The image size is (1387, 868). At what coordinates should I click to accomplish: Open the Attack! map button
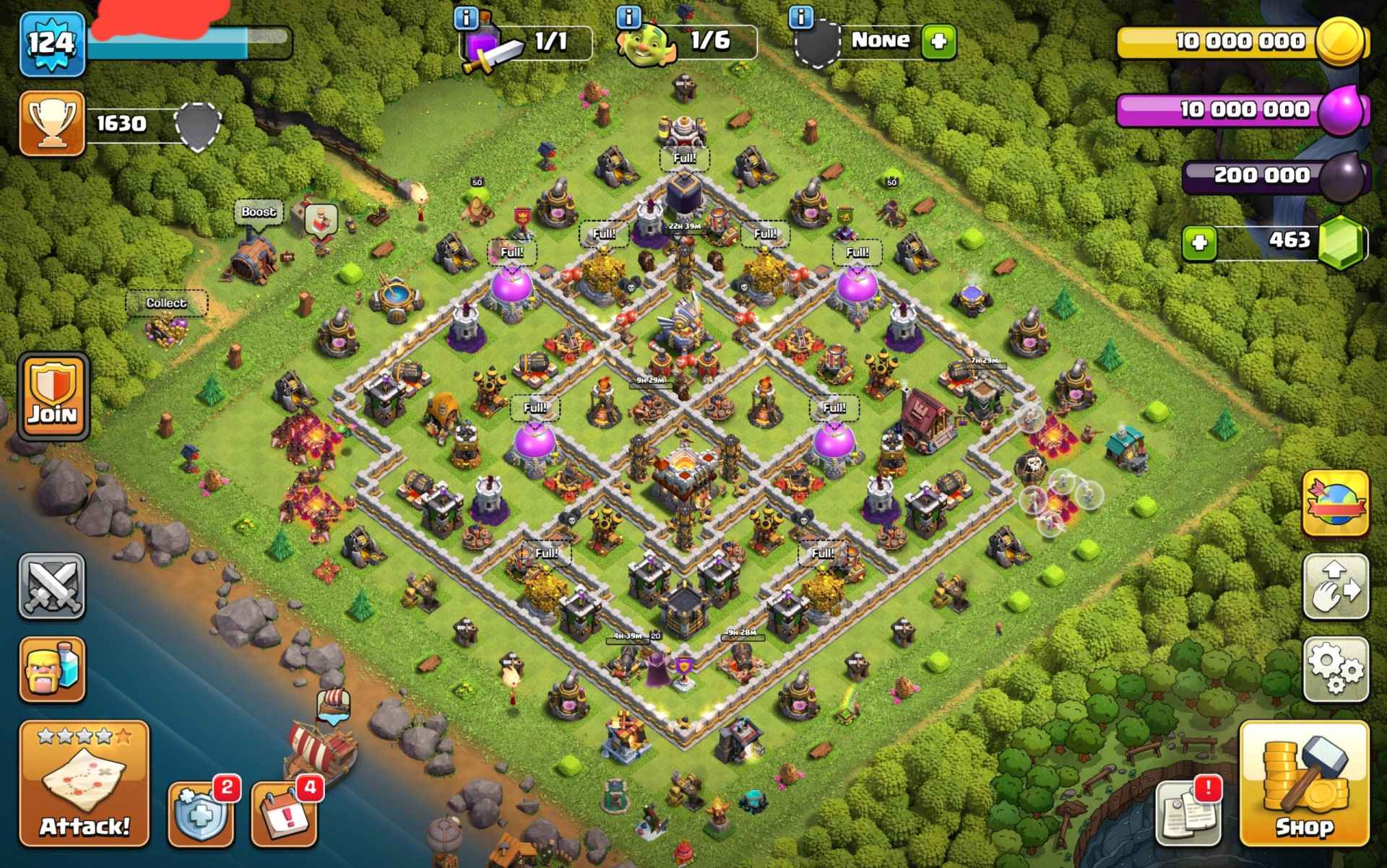(84, 784)
